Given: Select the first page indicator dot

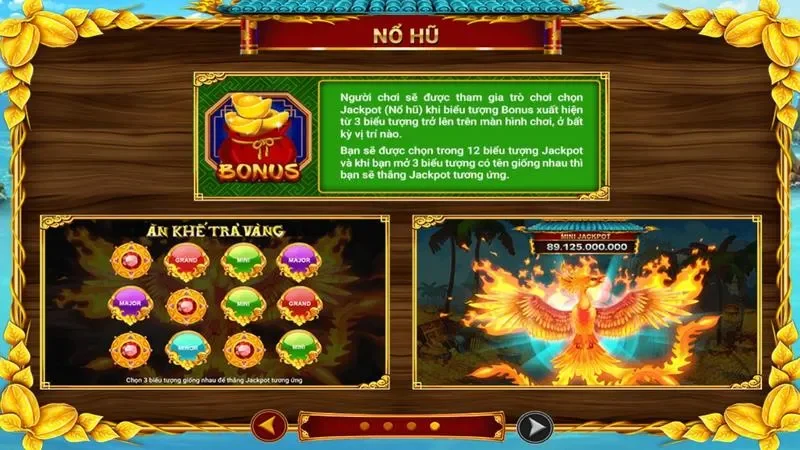Looking at the screenshot, I should point(364,427).
